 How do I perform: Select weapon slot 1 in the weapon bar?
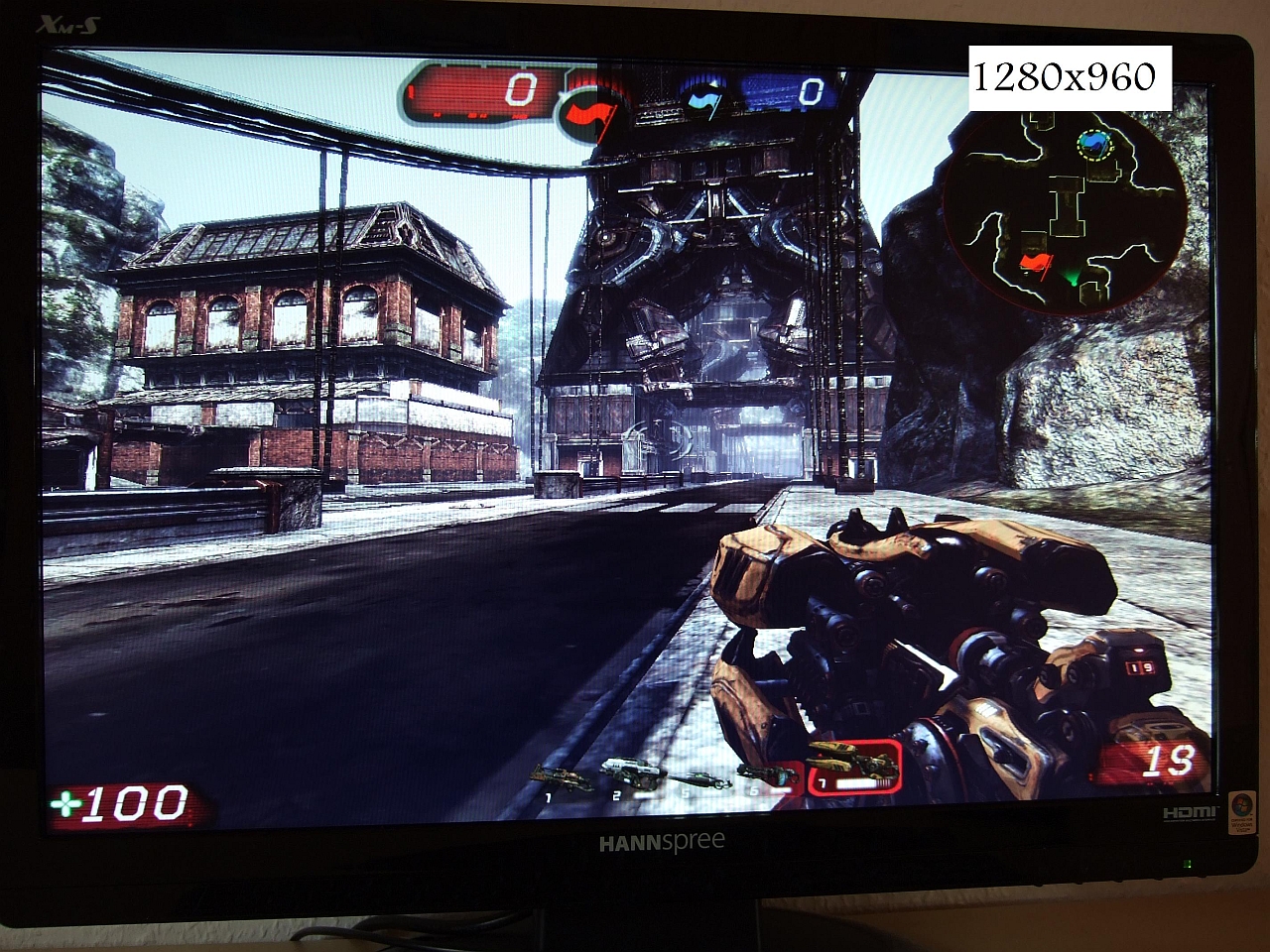(562, 776)
